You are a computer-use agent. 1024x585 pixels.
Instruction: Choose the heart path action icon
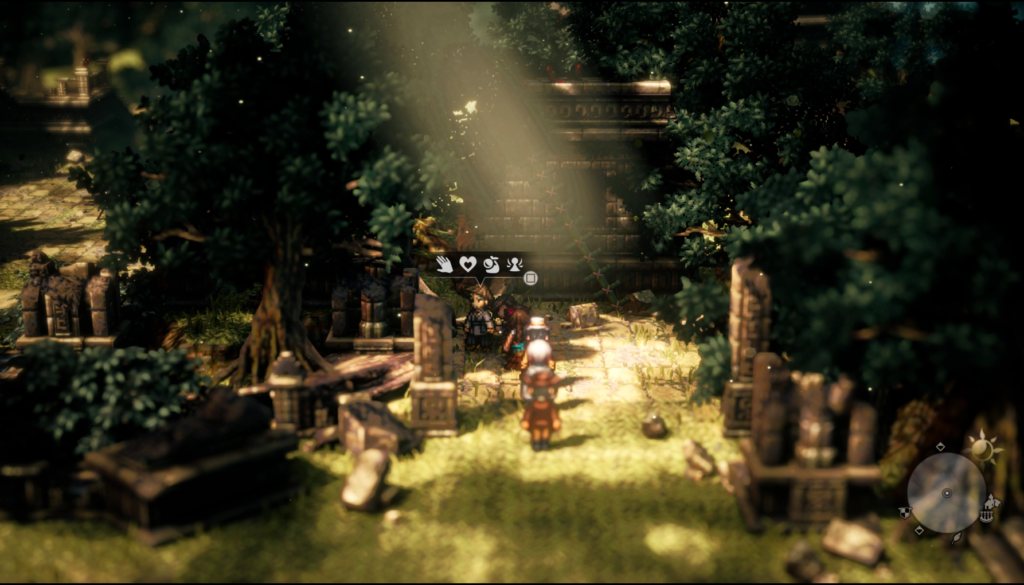(467, 264)
